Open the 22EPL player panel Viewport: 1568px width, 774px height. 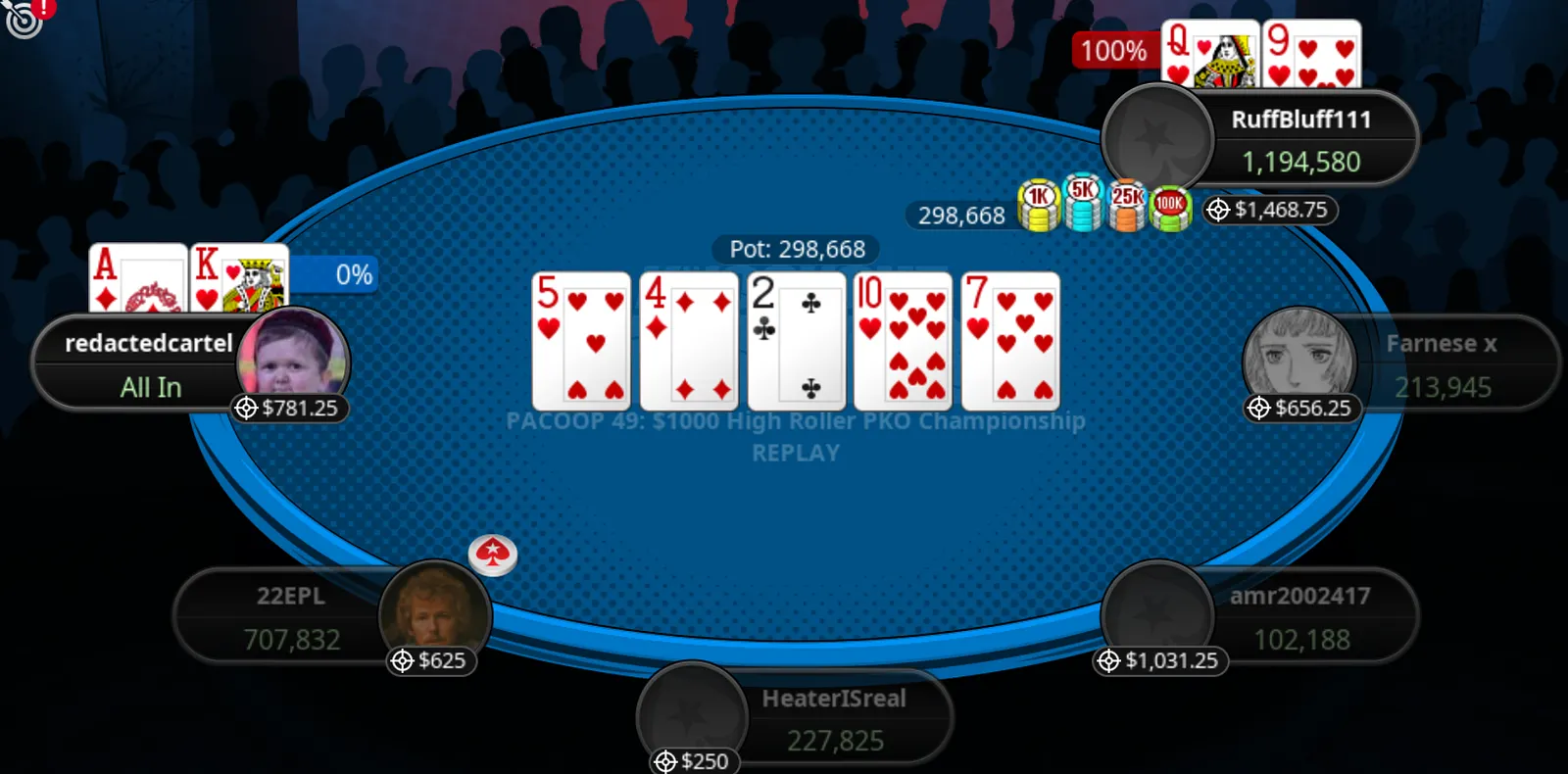click(x=291, y=617)
